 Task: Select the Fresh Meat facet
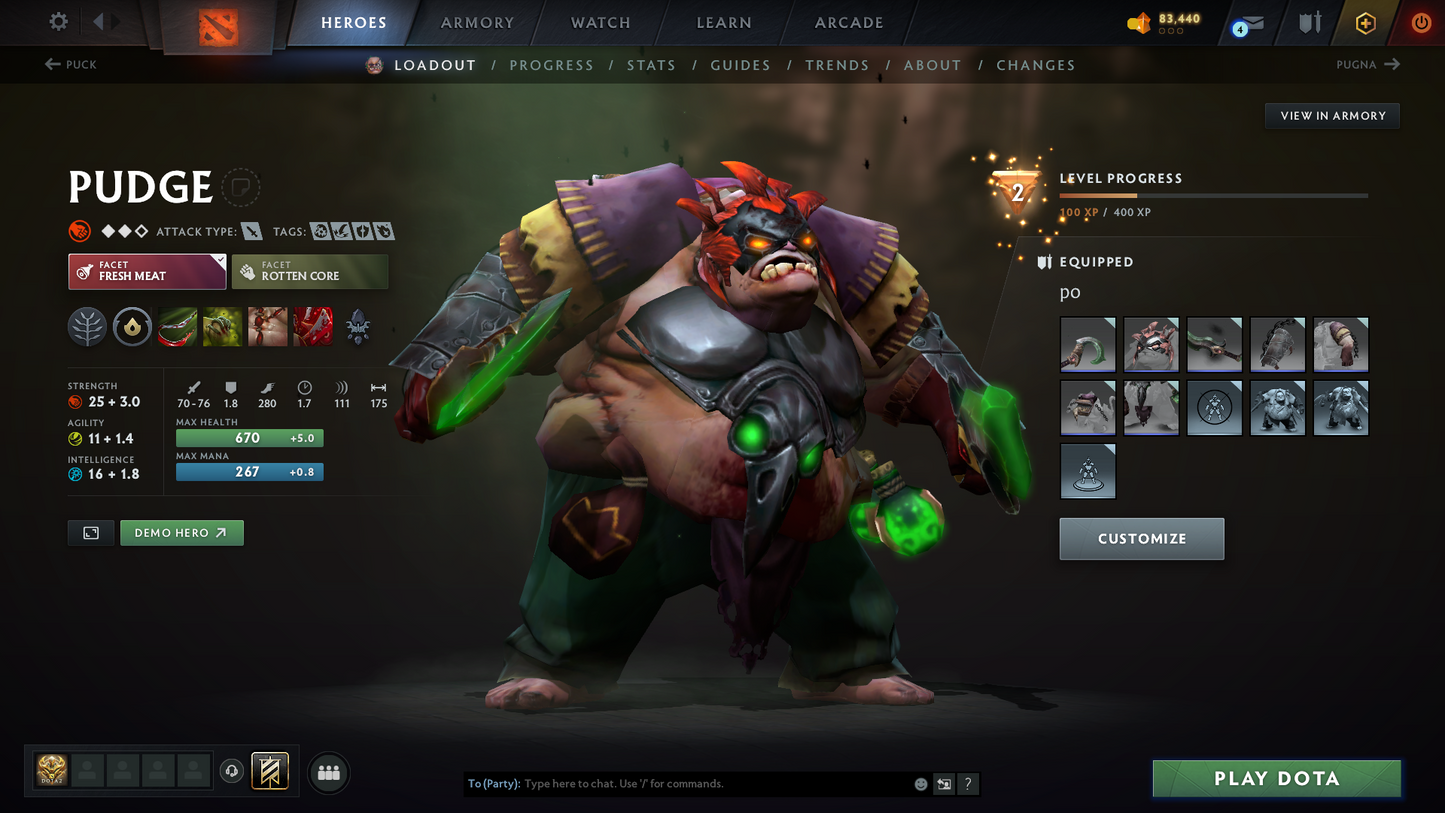[146, 271]
